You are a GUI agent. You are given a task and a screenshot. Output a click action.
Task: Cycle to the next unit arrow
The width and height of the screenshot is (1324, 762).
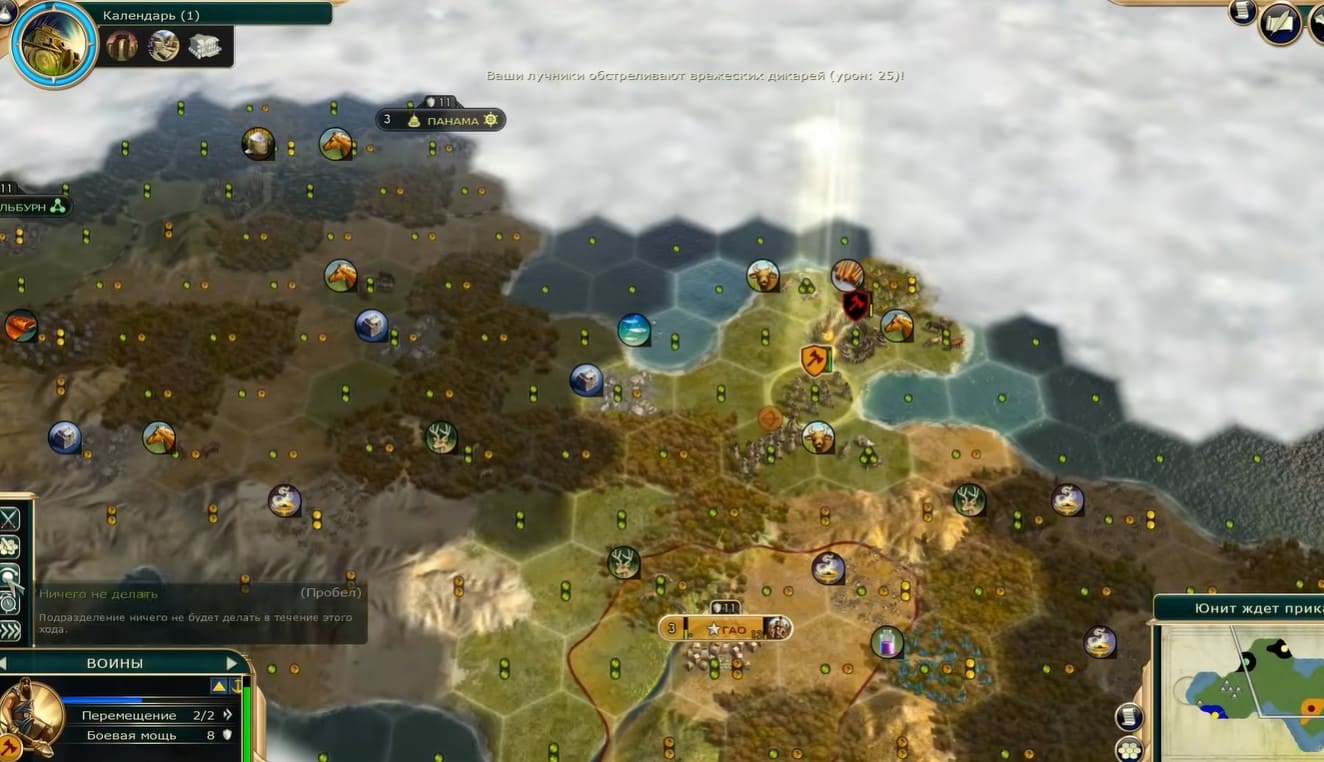(232, 663)
